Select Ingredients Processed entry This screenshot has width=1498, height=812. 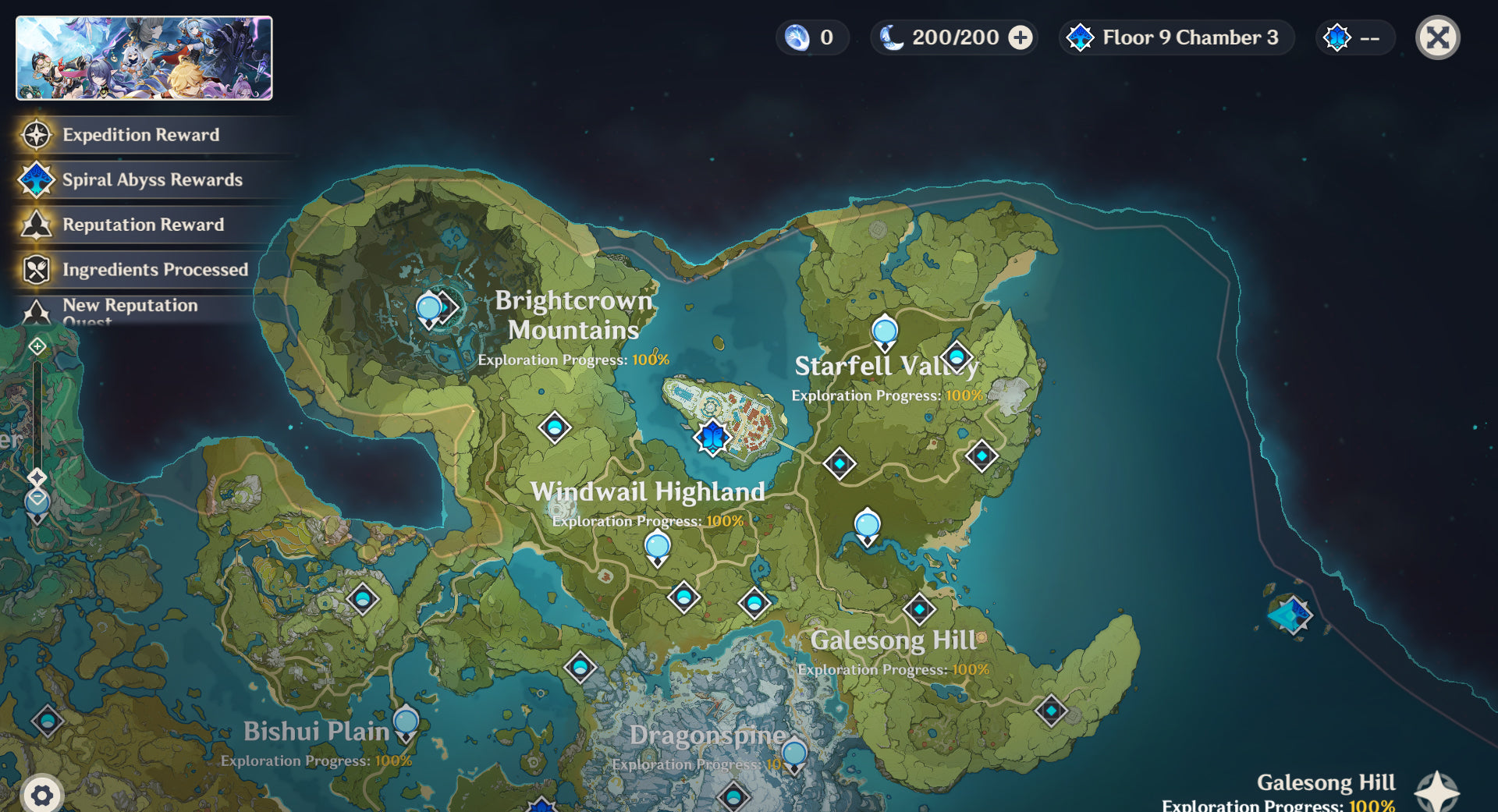154,269
